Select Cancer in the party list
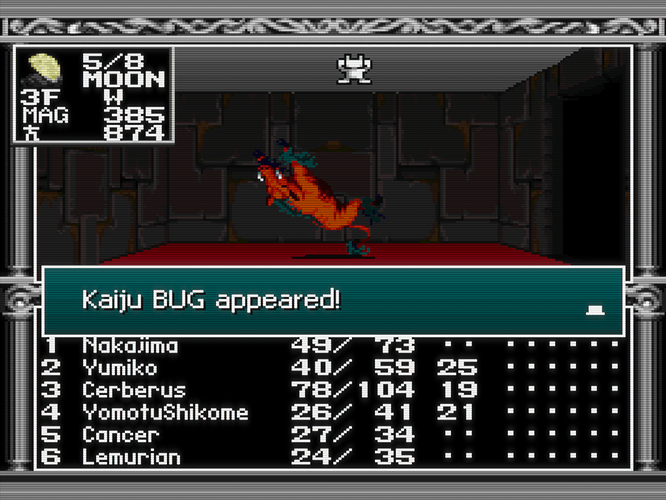Viewport: 666px width, 500px height. (120, 435)
